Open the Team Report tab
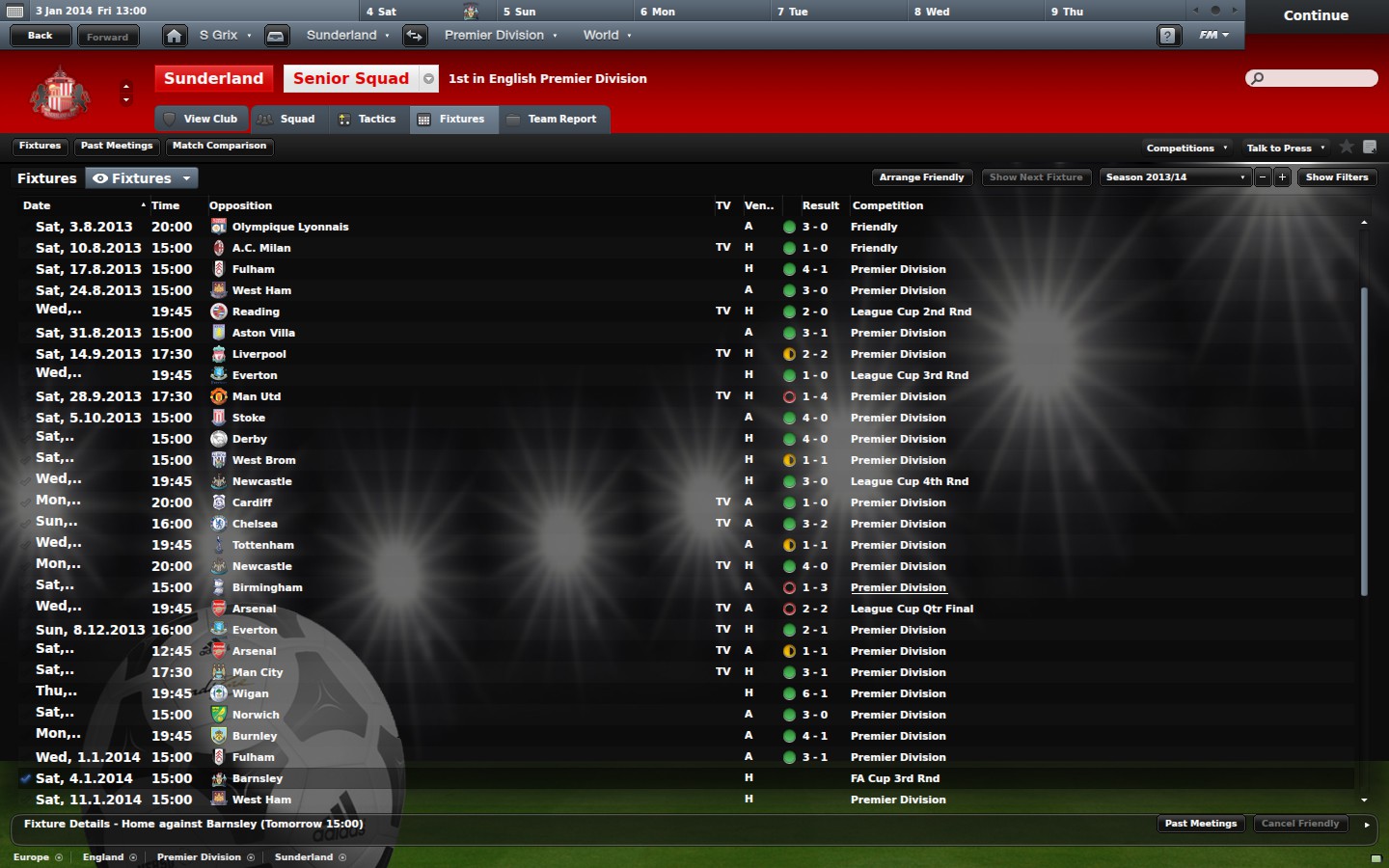Viewport: 1389px width, 868px height. tap(552, 120)
